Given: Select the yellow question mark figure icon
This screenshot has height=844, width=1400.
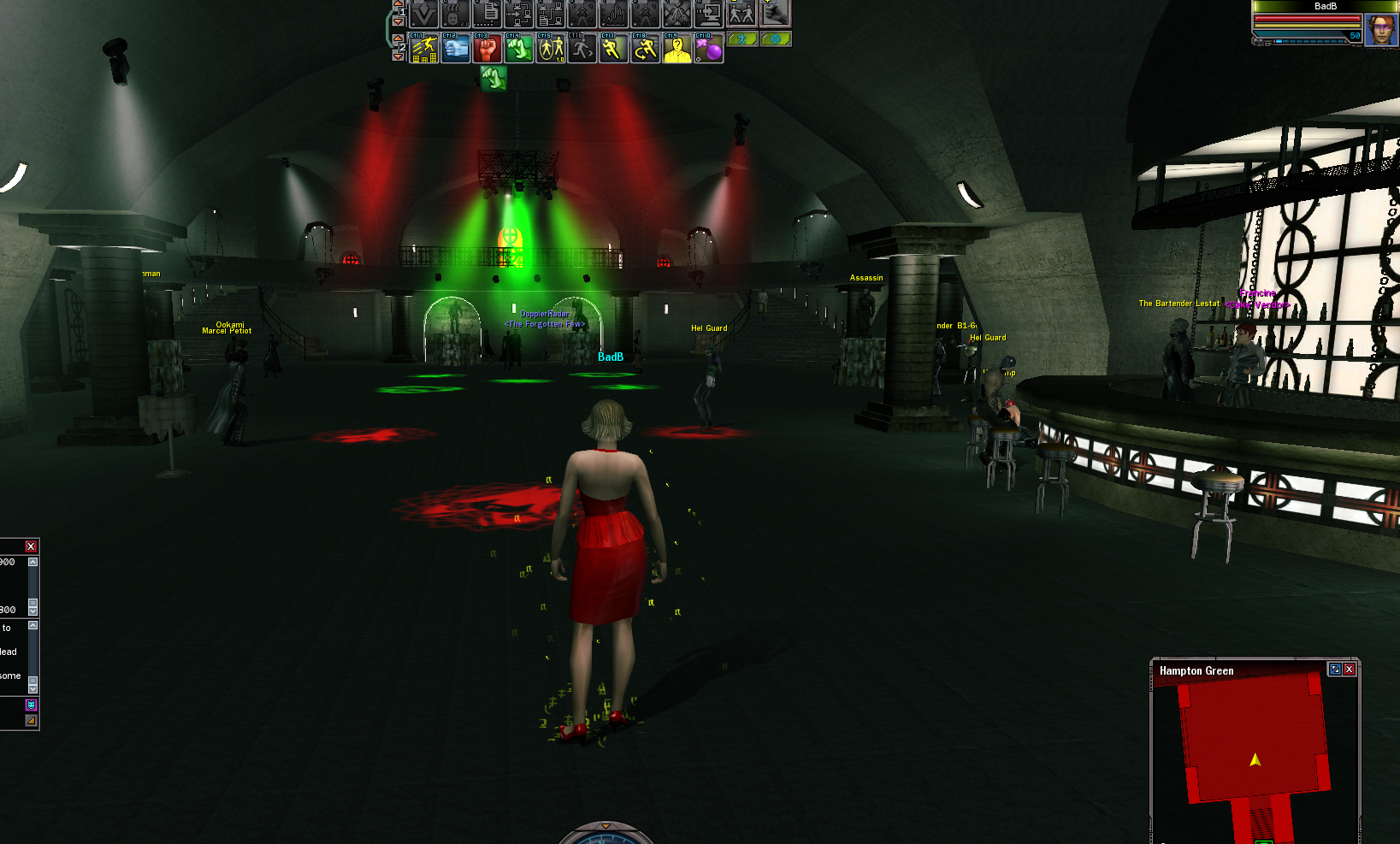Looking at the screenshot, I should pos(677,49).
